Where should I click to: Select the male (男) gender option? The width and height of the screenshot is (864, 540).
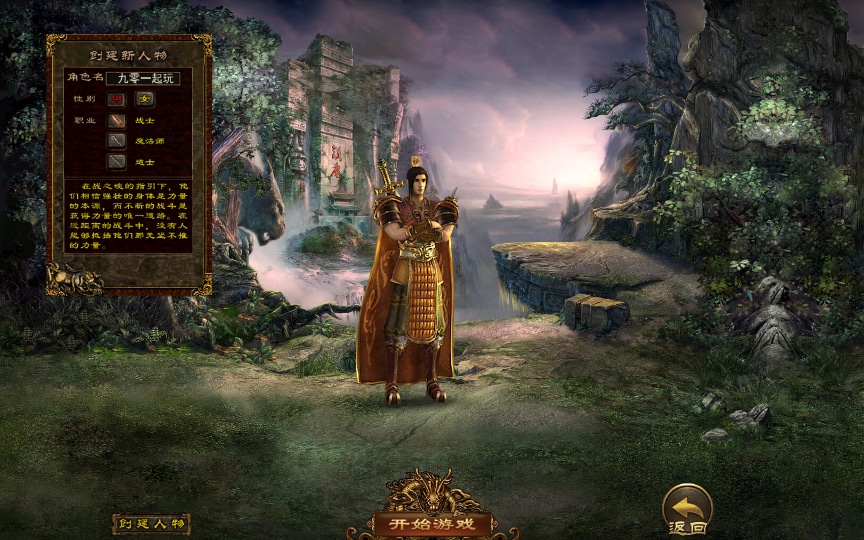tap(118, 99)
